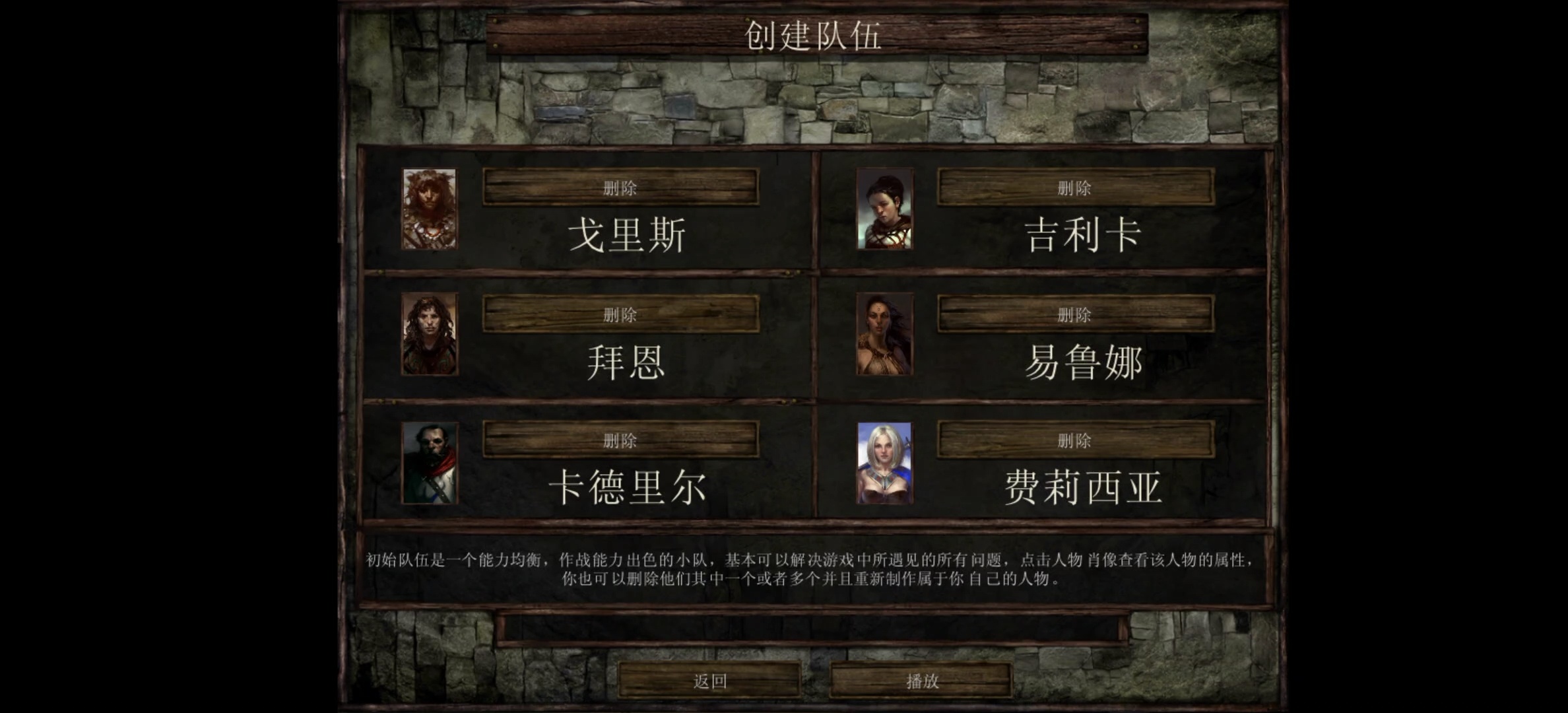Viewport: 1568px width, 713px height.
Task: Remove 费莉西亚 via her 删除 button
Action: coord(1074,439)
